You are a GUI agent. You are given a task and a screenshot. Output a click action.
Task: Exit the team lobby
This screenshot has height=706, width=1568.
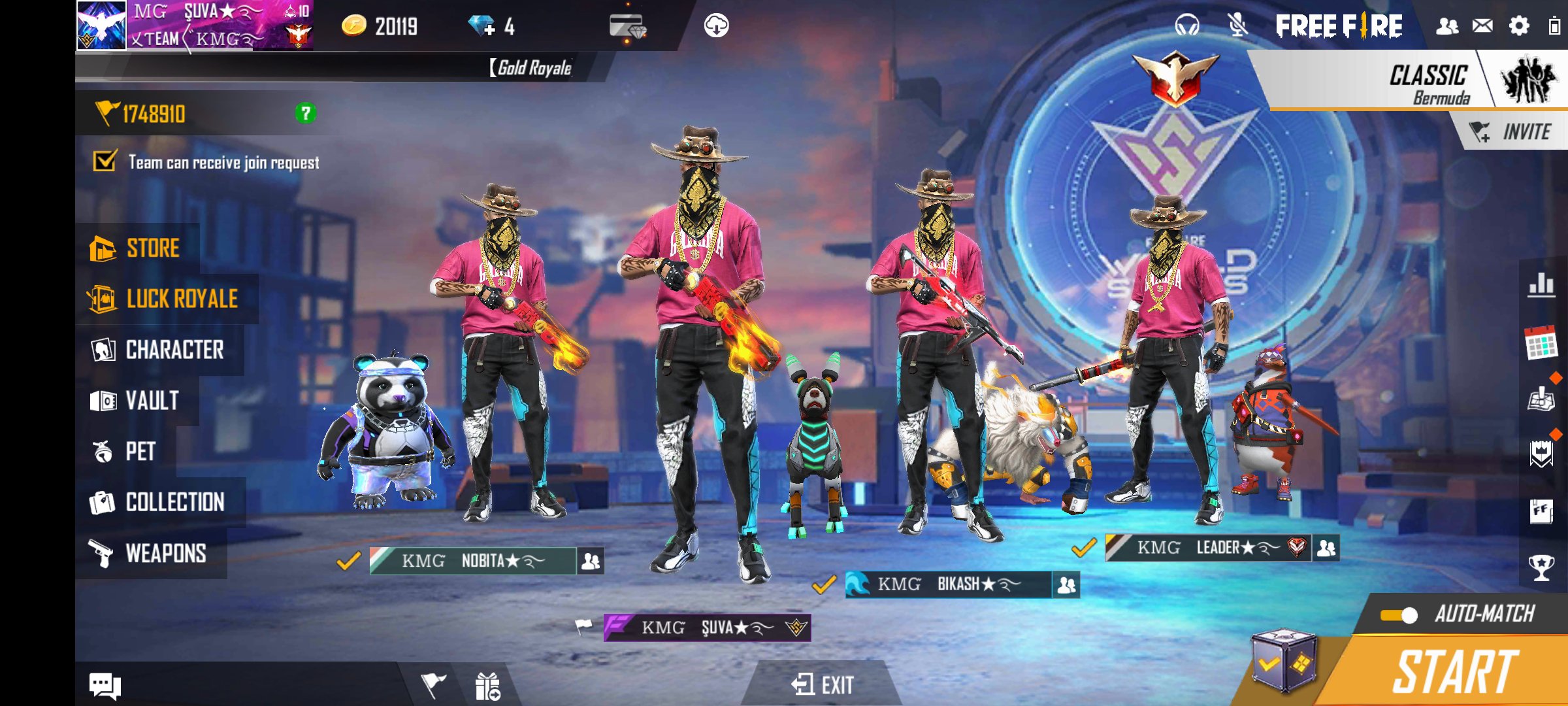pos(823,684)
